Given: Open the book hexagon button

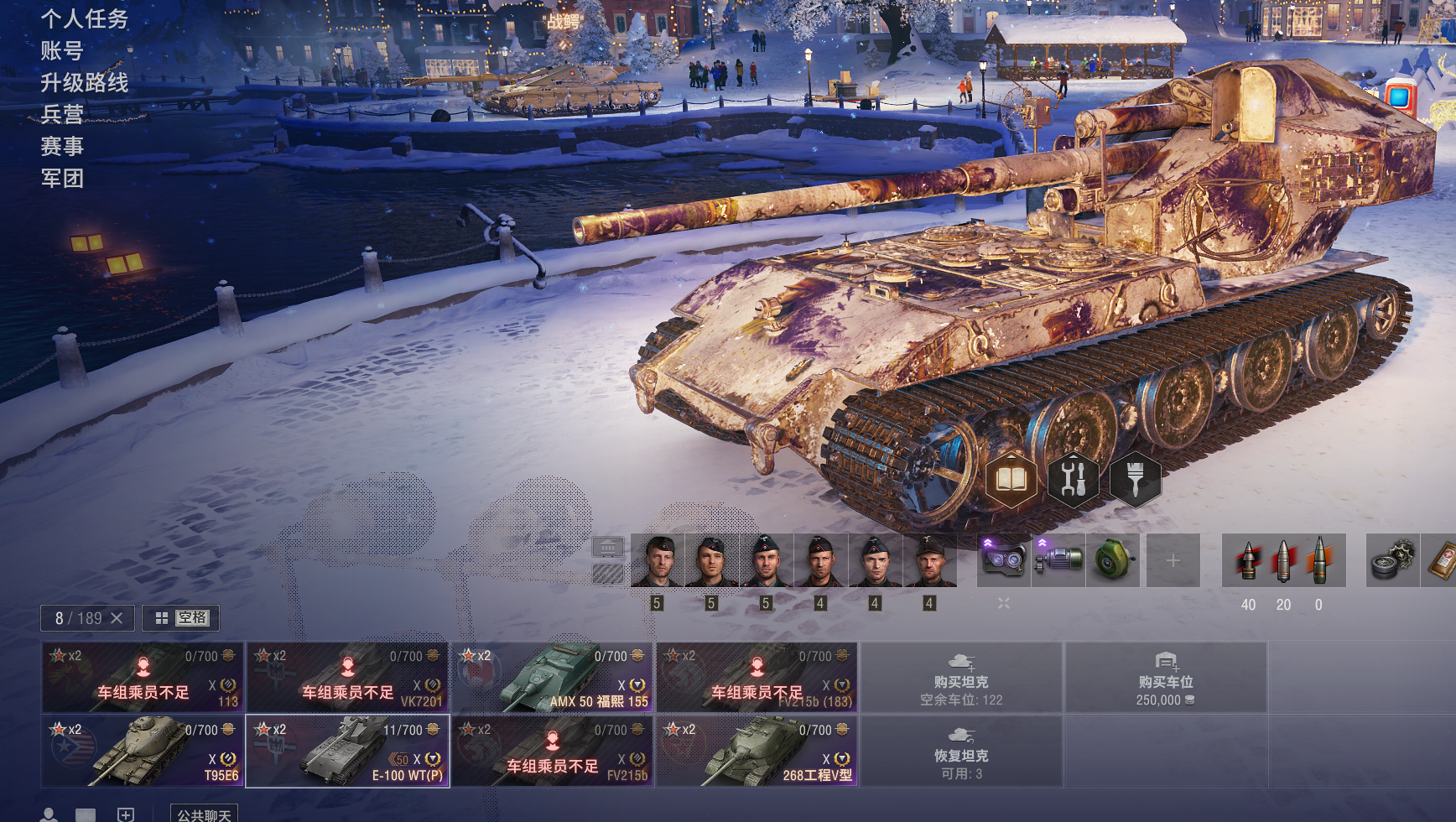Looking at the screenshot, I should click(1011, 479).
